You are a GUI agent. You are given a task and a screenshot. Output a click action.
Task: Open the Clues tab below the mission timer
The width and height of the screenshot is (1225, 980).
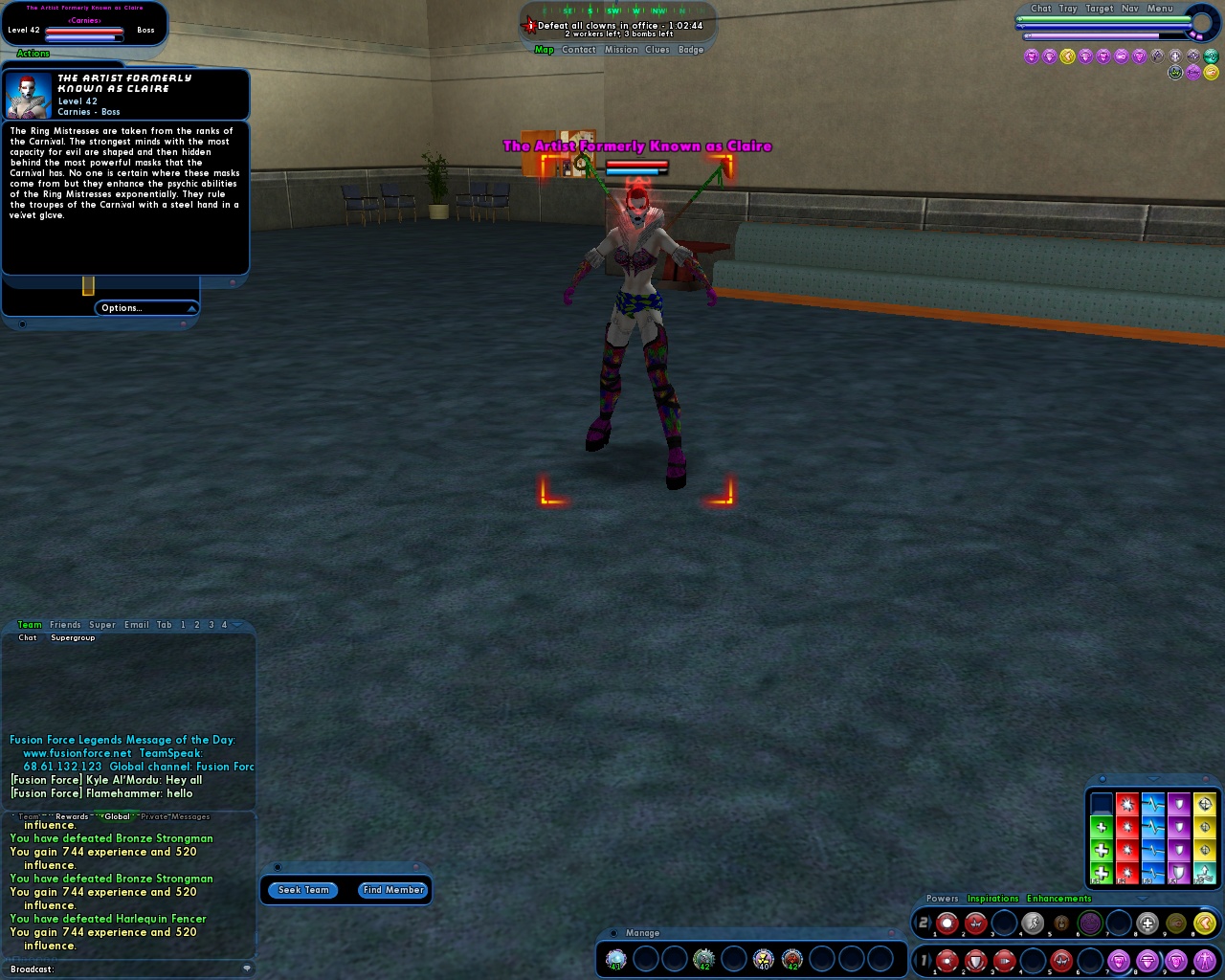pos(657,49)
